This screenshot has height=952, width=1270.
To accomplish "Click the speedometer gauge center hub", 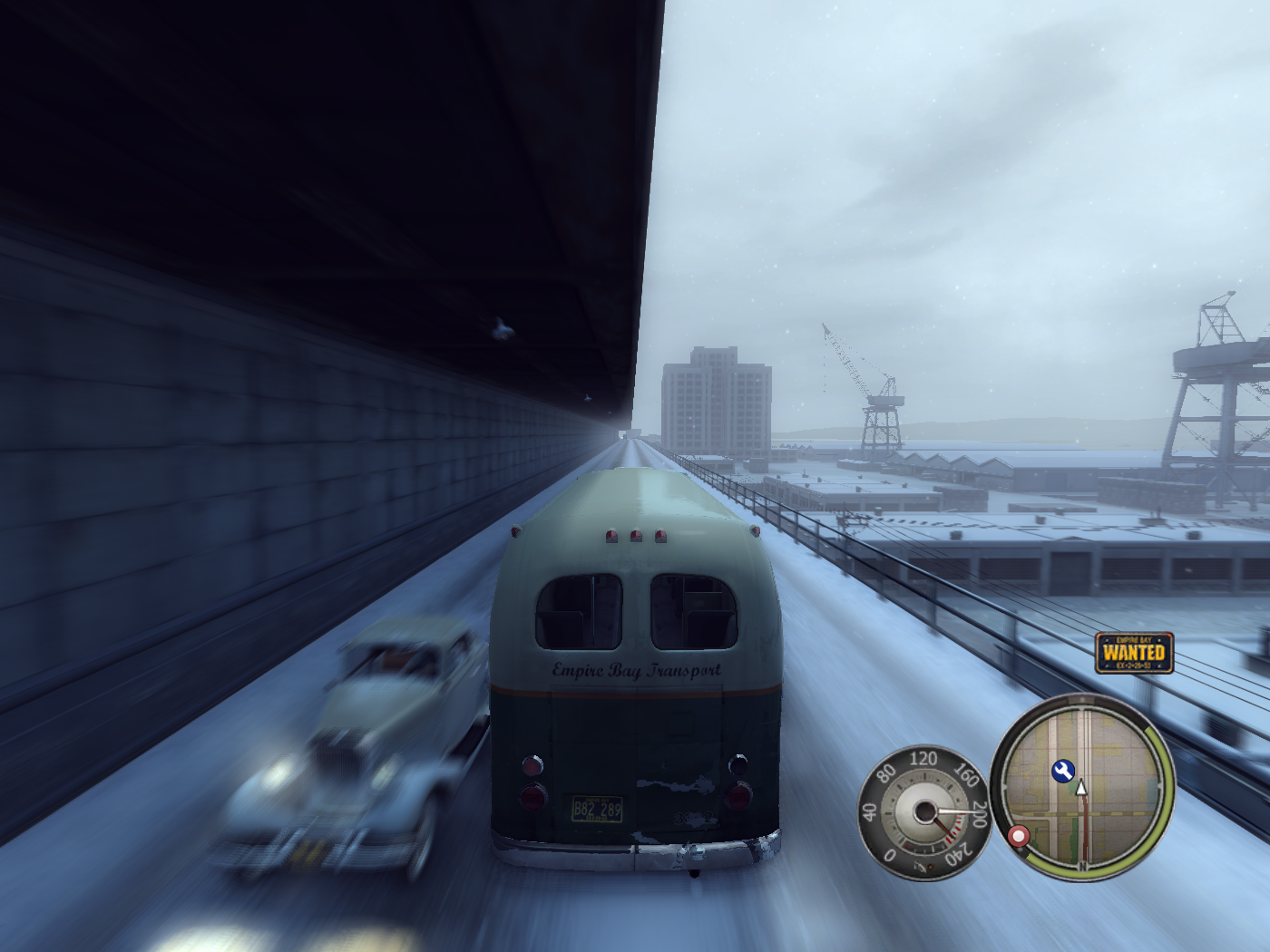I will point(925,811).
